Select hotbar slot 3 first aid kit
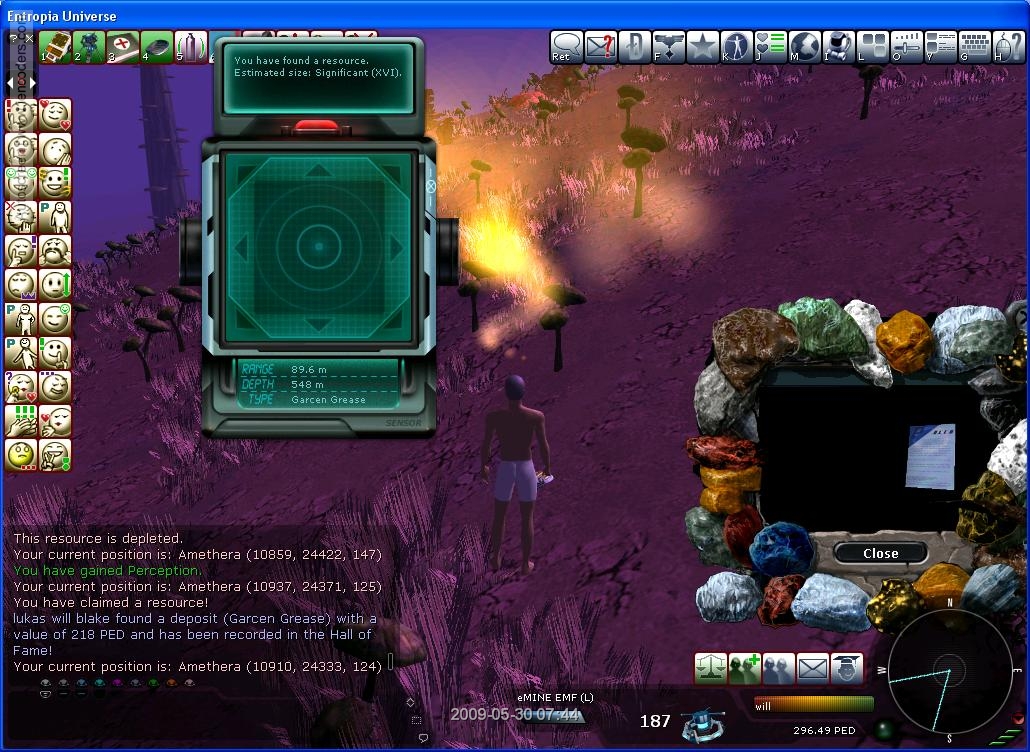Screen dimensions: 1030x752 coord(123,47)
